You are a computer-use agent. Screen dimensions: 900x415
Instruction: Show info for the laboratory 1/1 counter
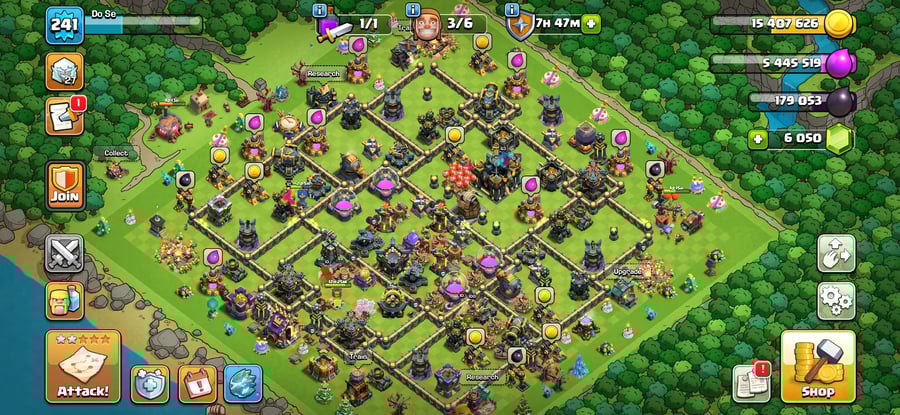tap(320, 10)
